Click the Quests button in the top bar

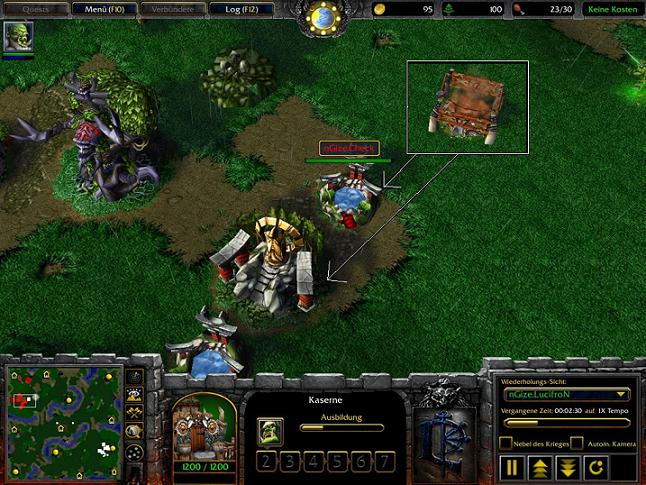(35, 10)
